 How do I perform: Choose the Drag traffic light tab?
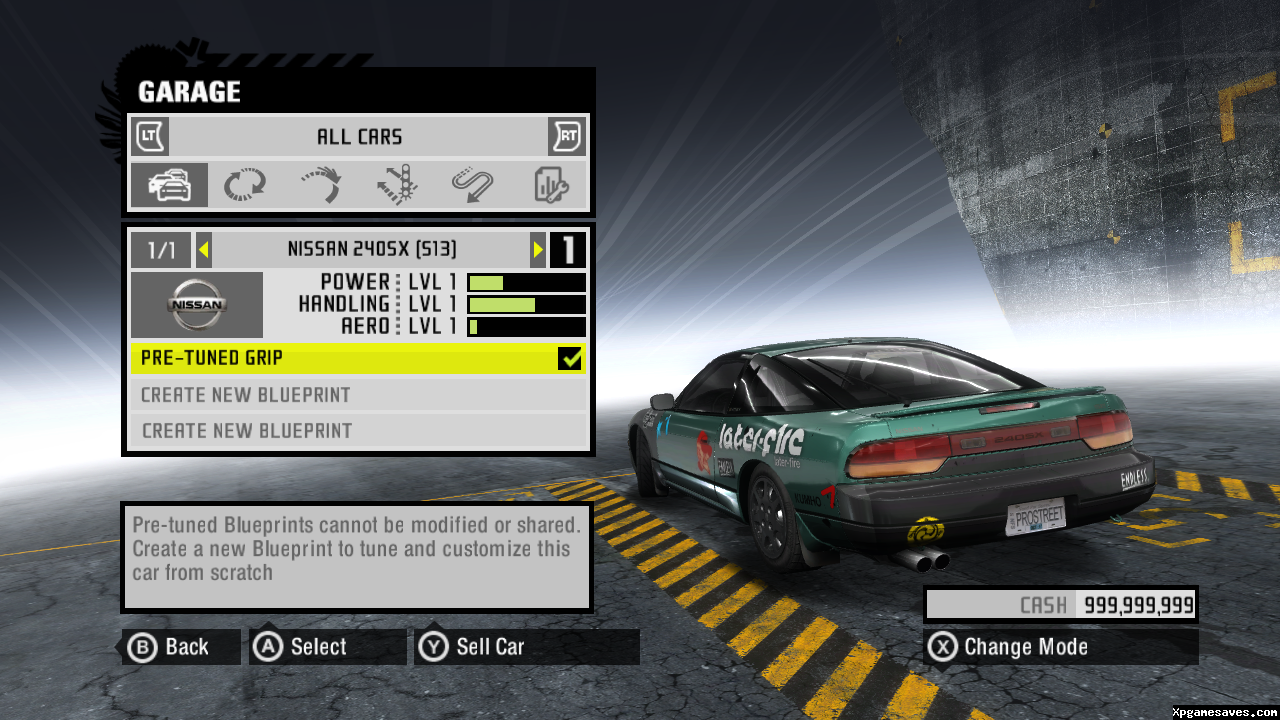coord(397,185)
